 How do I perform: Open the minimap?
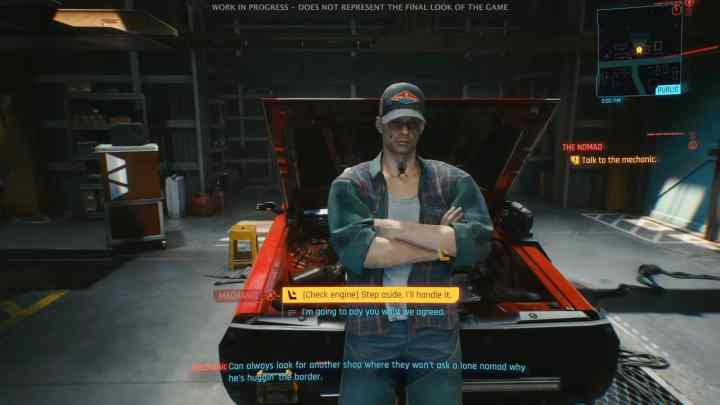[x=638, y=50]
